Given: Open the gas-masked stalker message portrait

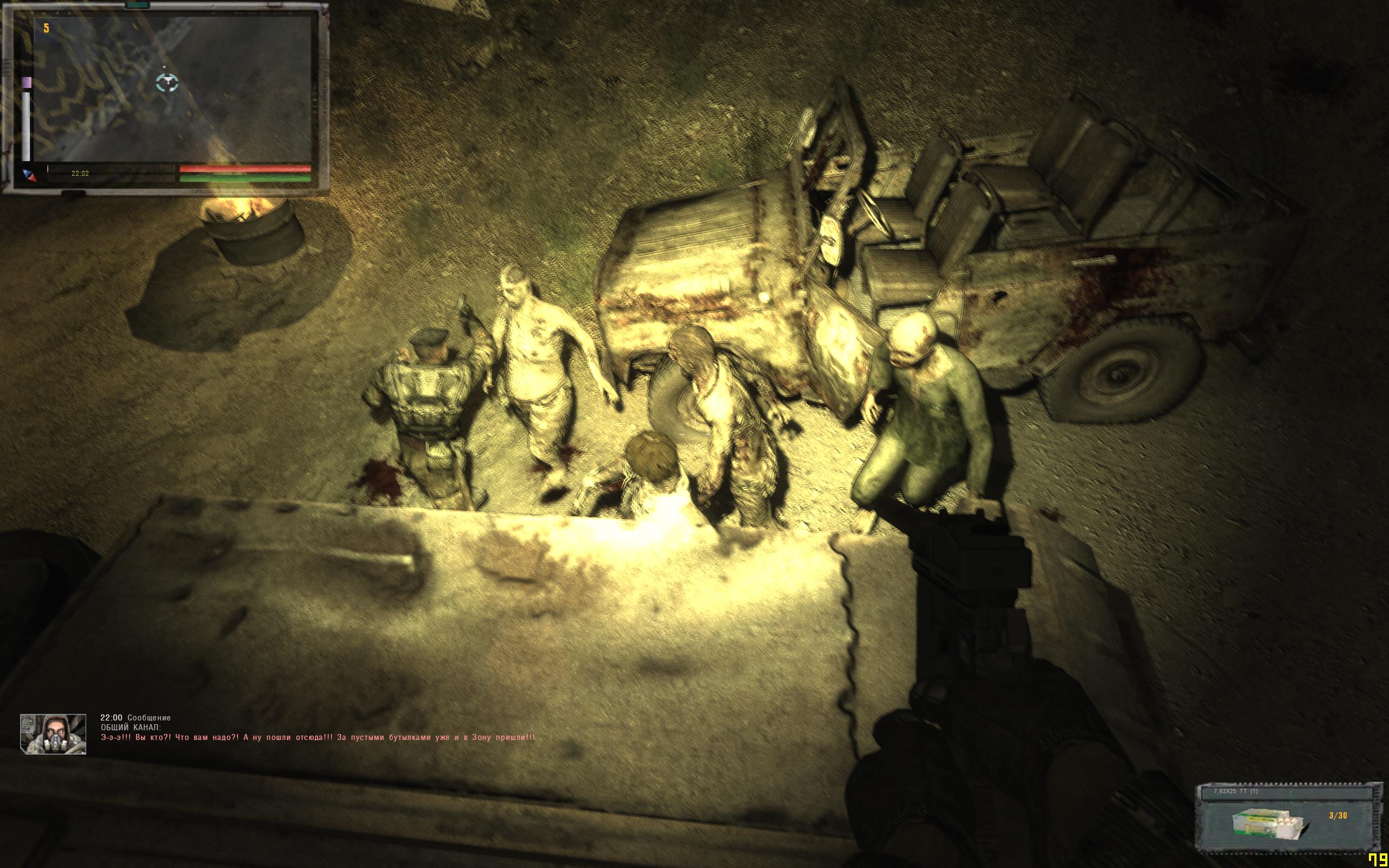Looking at the screenshot, I should pos(53,733).
